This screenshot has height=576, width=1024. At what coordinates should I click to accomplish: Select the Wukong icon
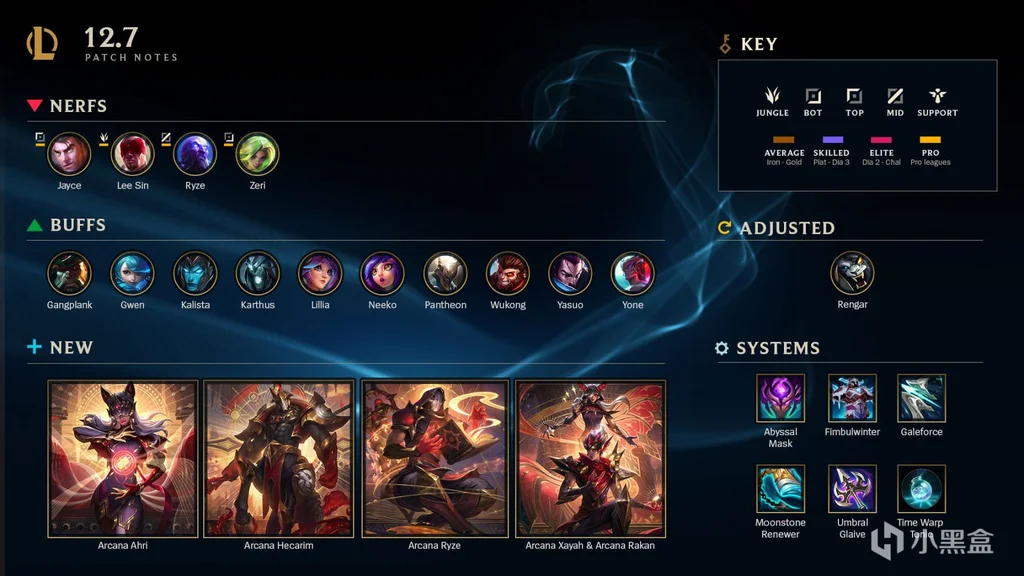[x=508, y=273]
